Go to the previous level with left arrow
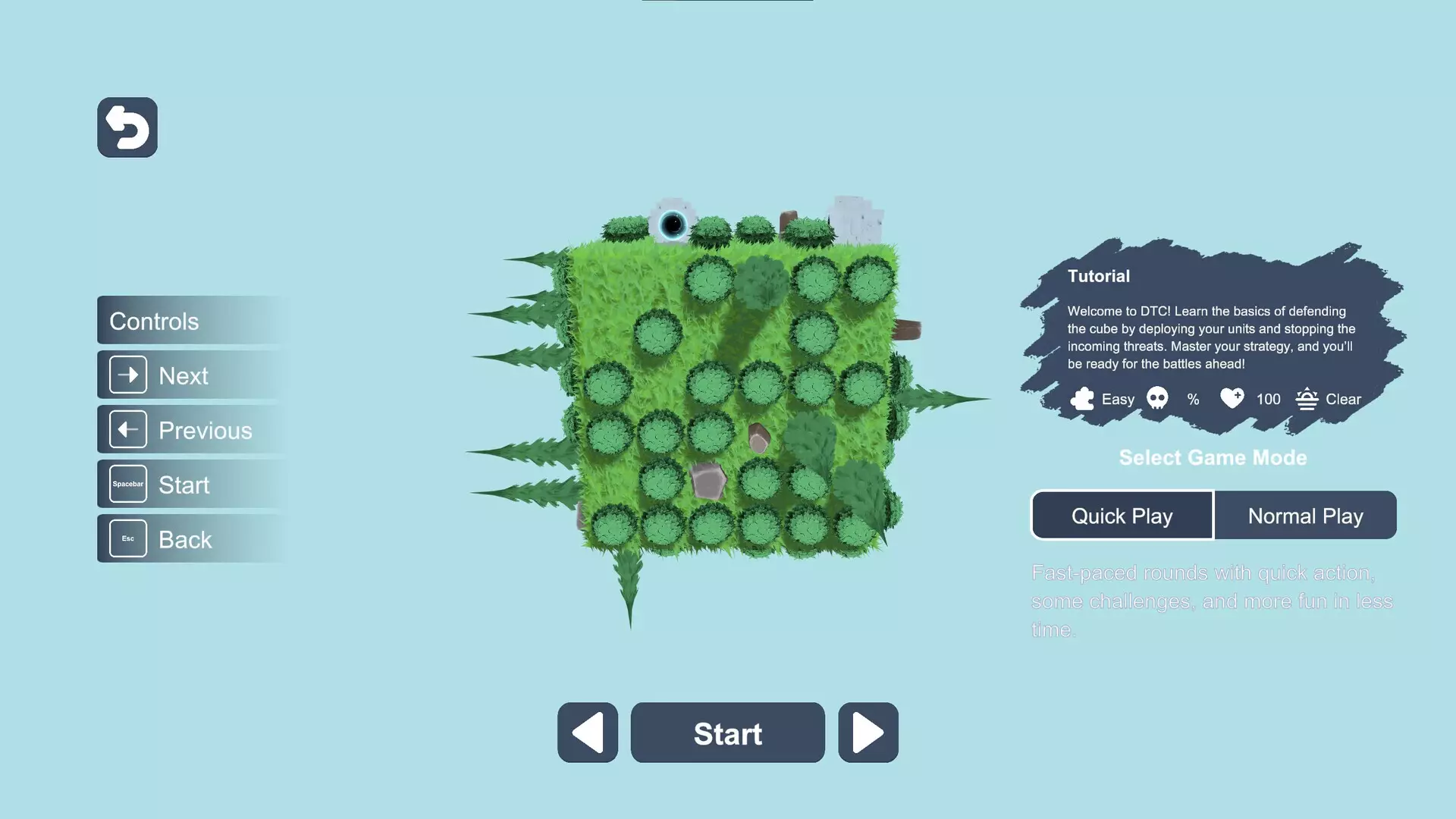Image resolution: width=1456 pixels, height=819 pixels. tap(588, 733)
